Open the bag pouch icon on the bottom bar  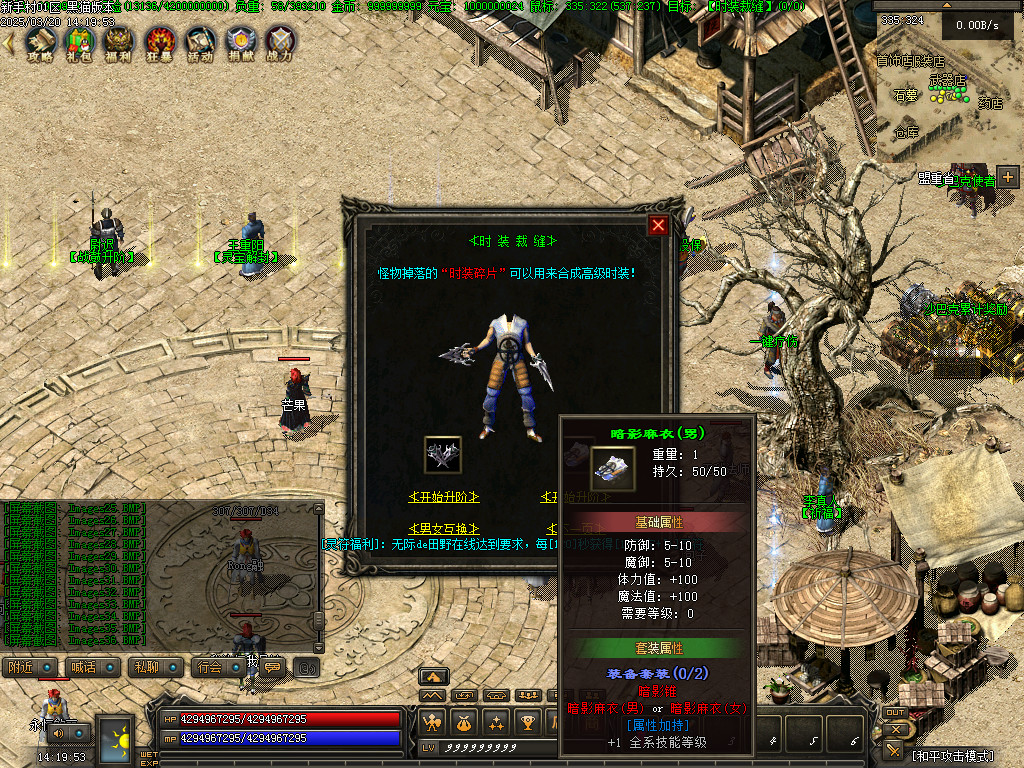pyautogui.click(x=463, y=722)
